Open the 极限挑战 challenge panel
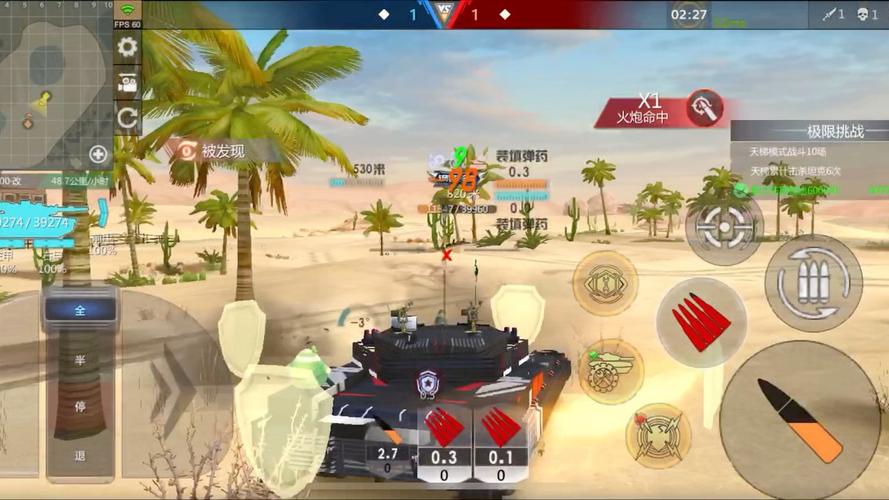 (x=809, y=131)
